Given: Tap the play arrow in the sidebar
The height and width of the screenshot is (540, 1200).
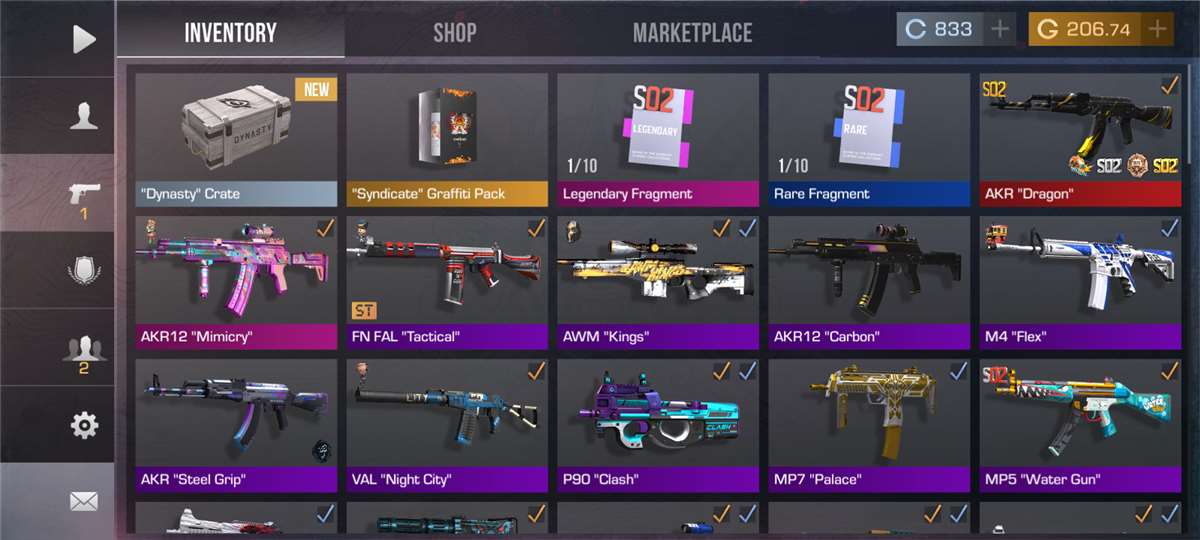Looking at the screenshot, I should point(84,39).
